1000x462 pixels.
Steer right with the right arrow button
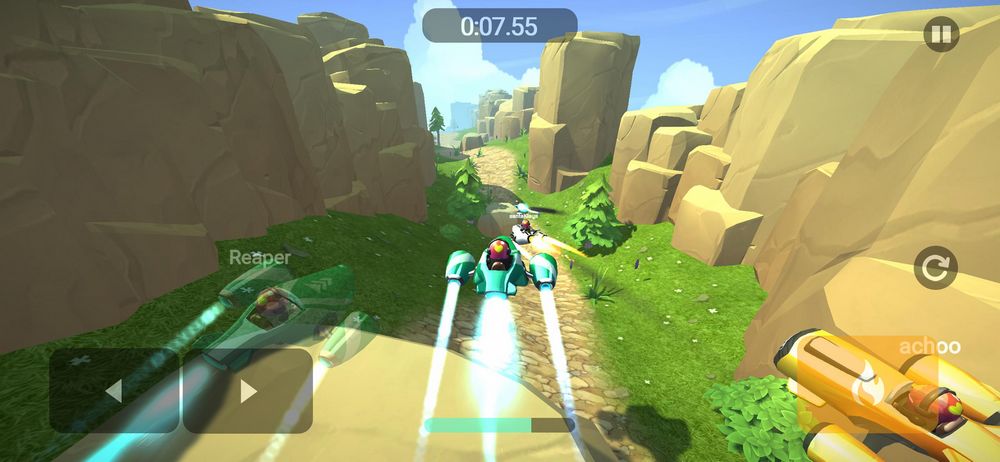point(248,390)
